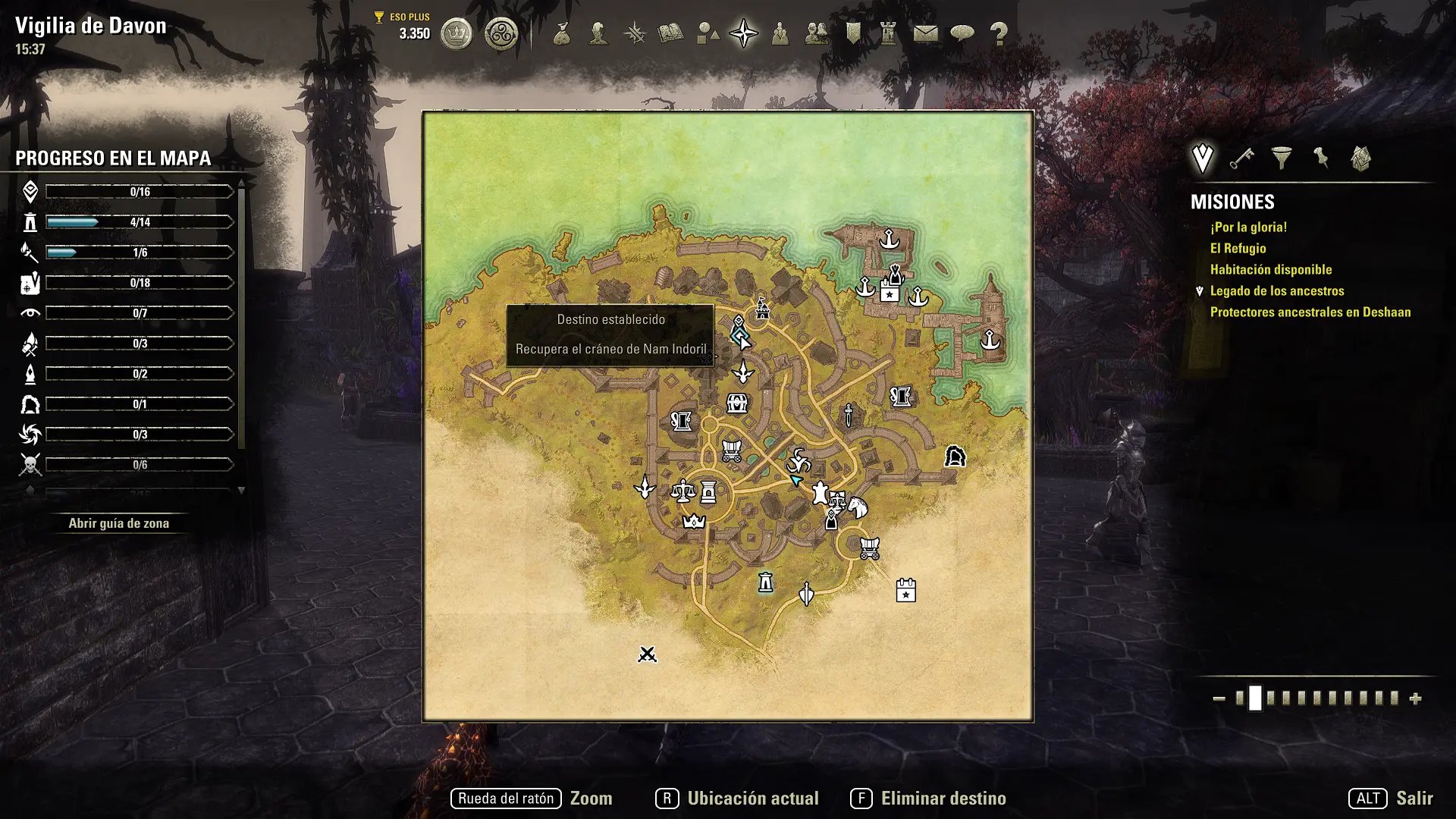Screen dimensions: 1456x819
Task: Switch to the funnel filters tab
Action: pos(1282,158)
